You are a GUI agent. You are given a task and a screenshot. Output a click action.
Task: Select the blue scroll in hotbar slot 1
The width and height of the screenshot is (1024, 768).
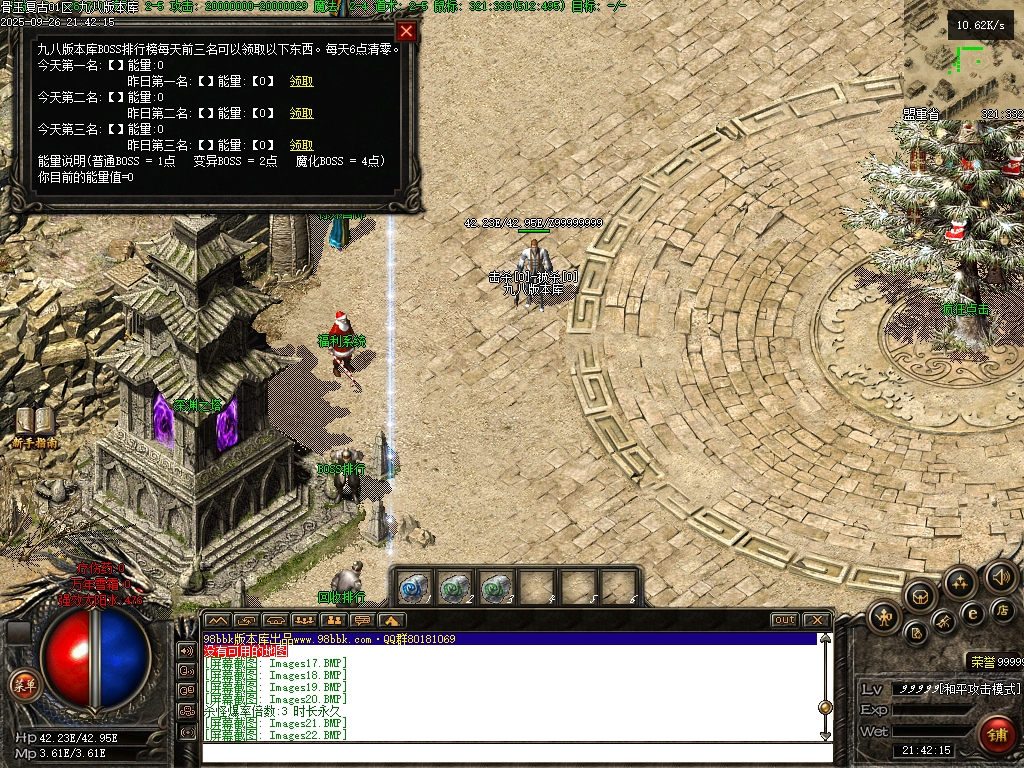[x=414, y=587]
